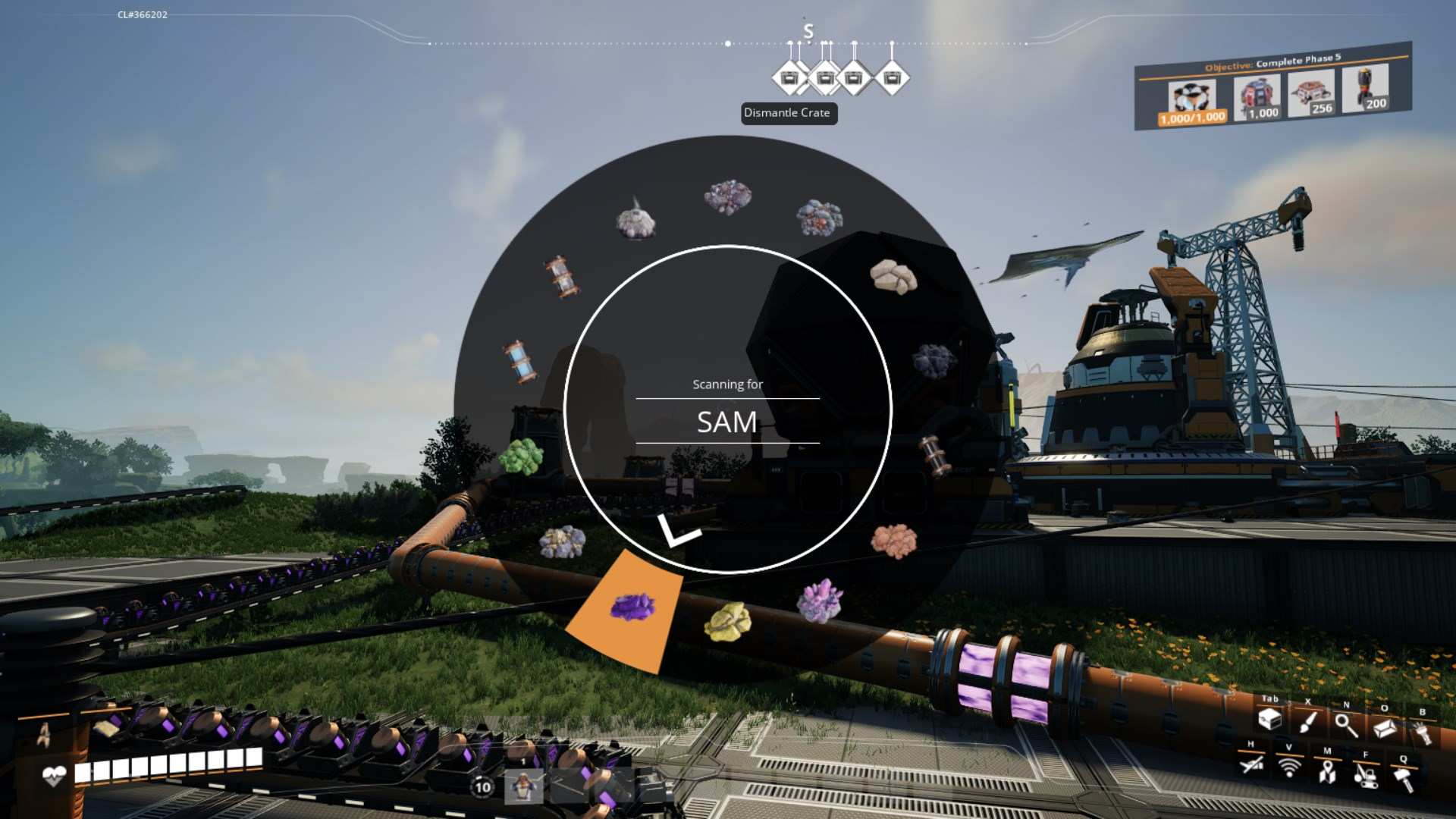Select the Dismantle Crate hotbar slot

click(789, 76)
